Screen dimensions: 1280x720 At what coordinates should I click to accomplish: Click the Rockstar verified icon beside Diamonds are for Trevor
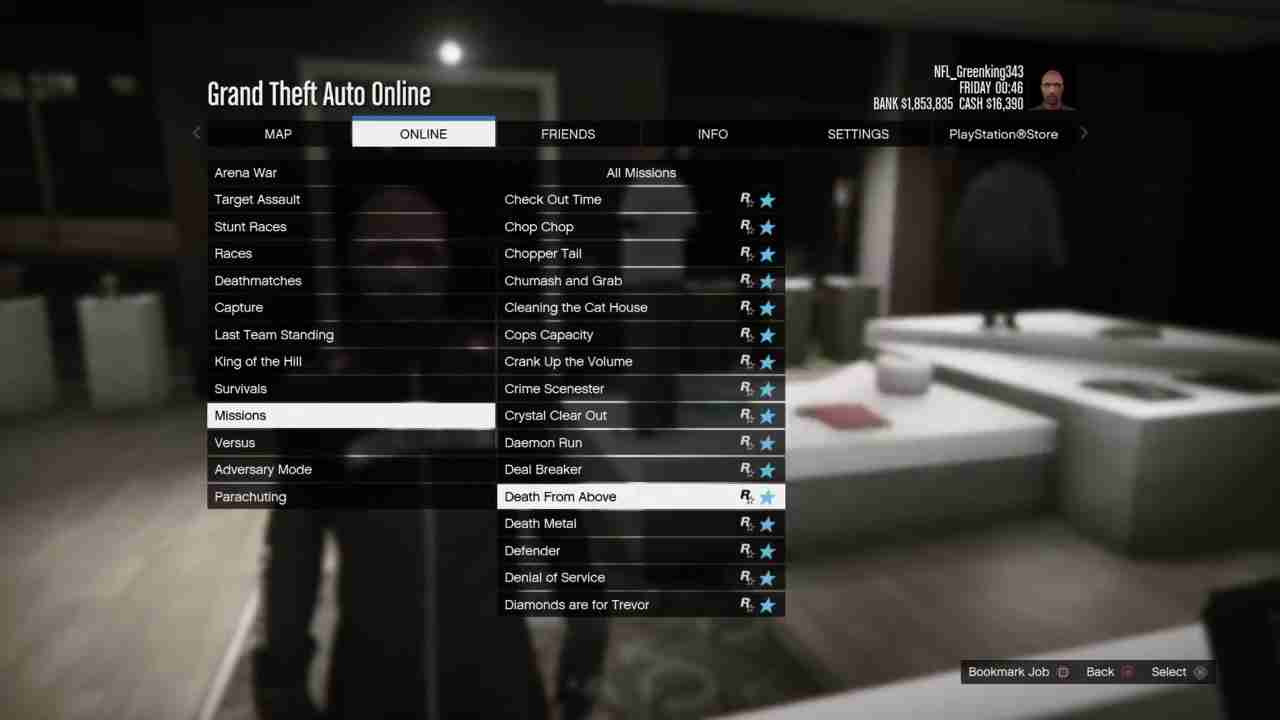746,604
